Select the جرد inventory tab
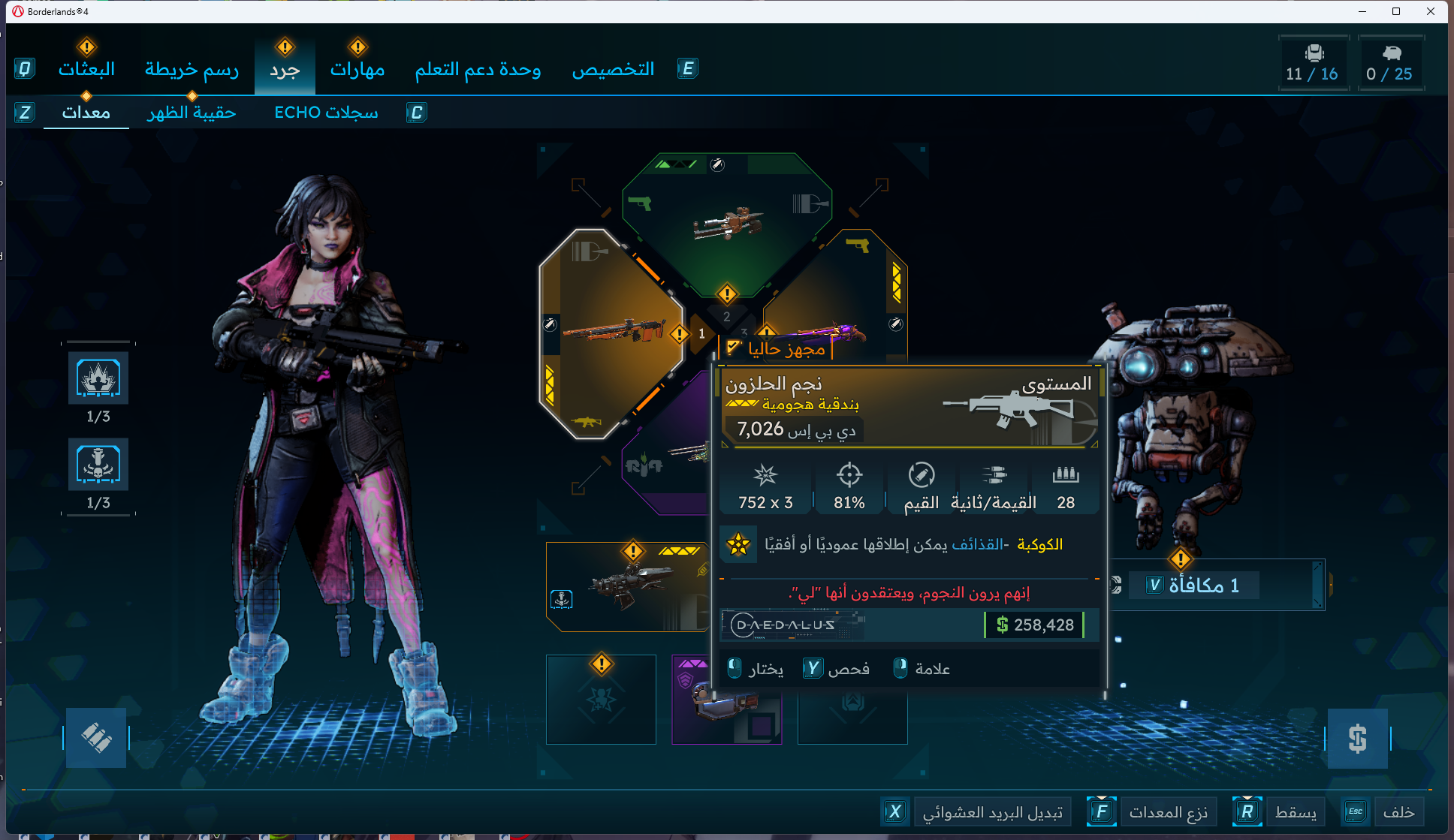 tap(285, 70)
